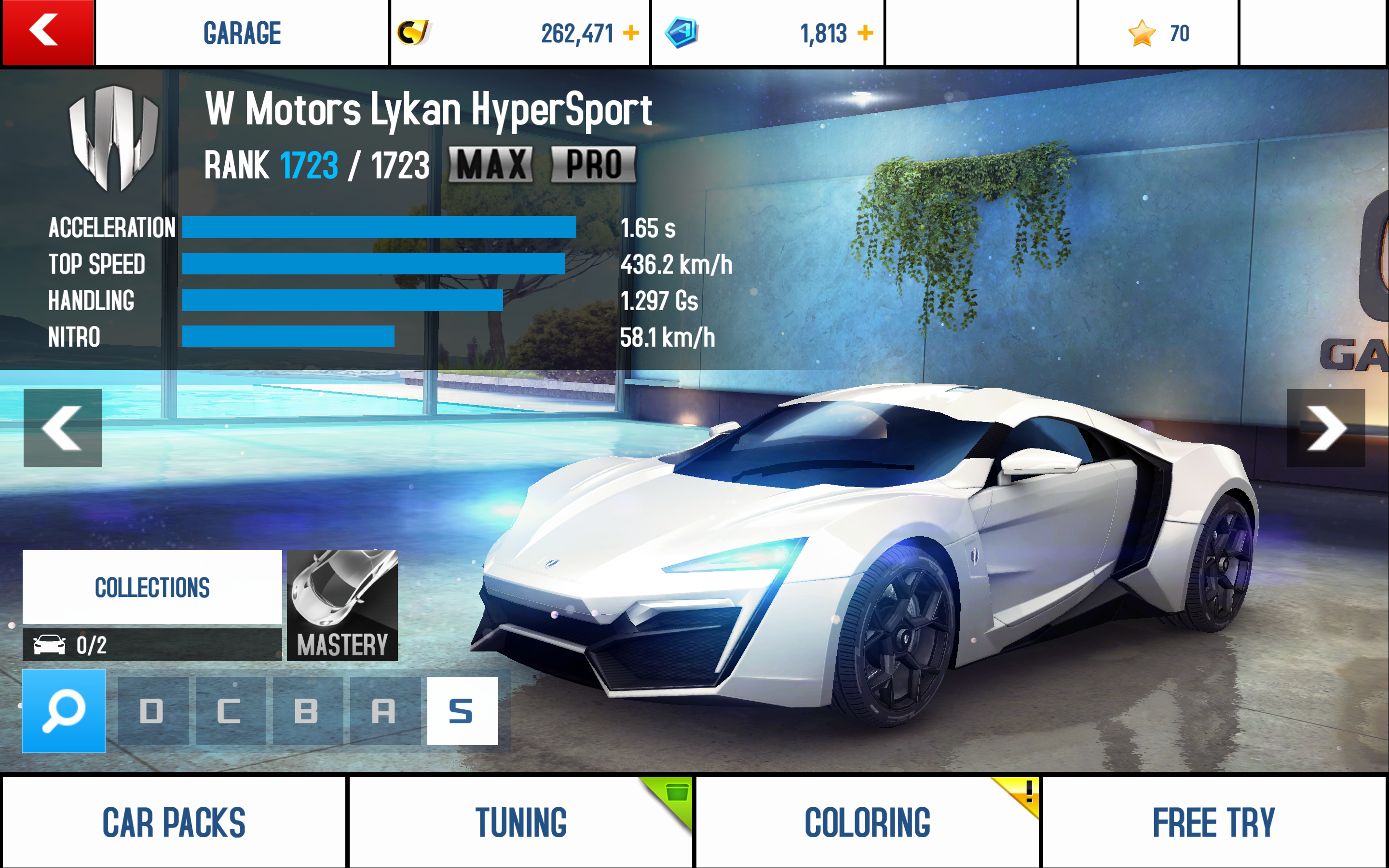Open car search with the magnifier icon
1389x868 pixels.
point(64,711)
